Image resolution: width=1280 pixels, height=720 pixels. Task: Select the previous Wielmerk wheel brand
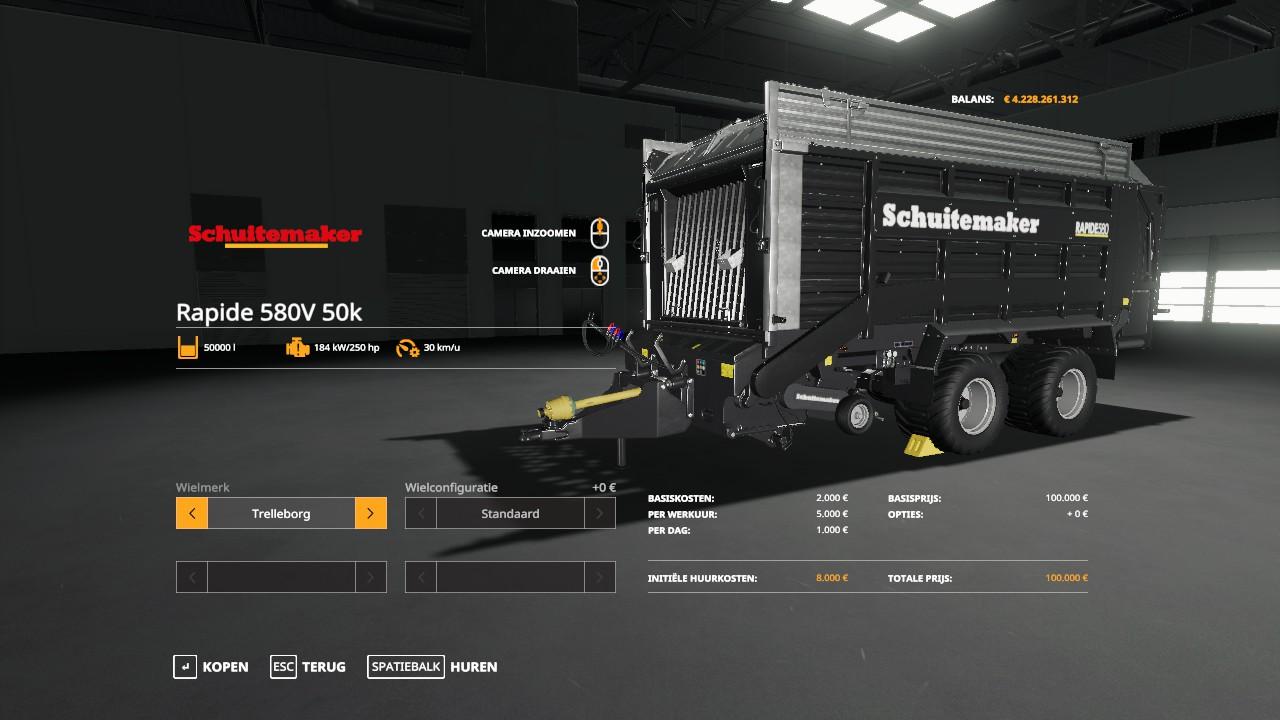(192, 514)
